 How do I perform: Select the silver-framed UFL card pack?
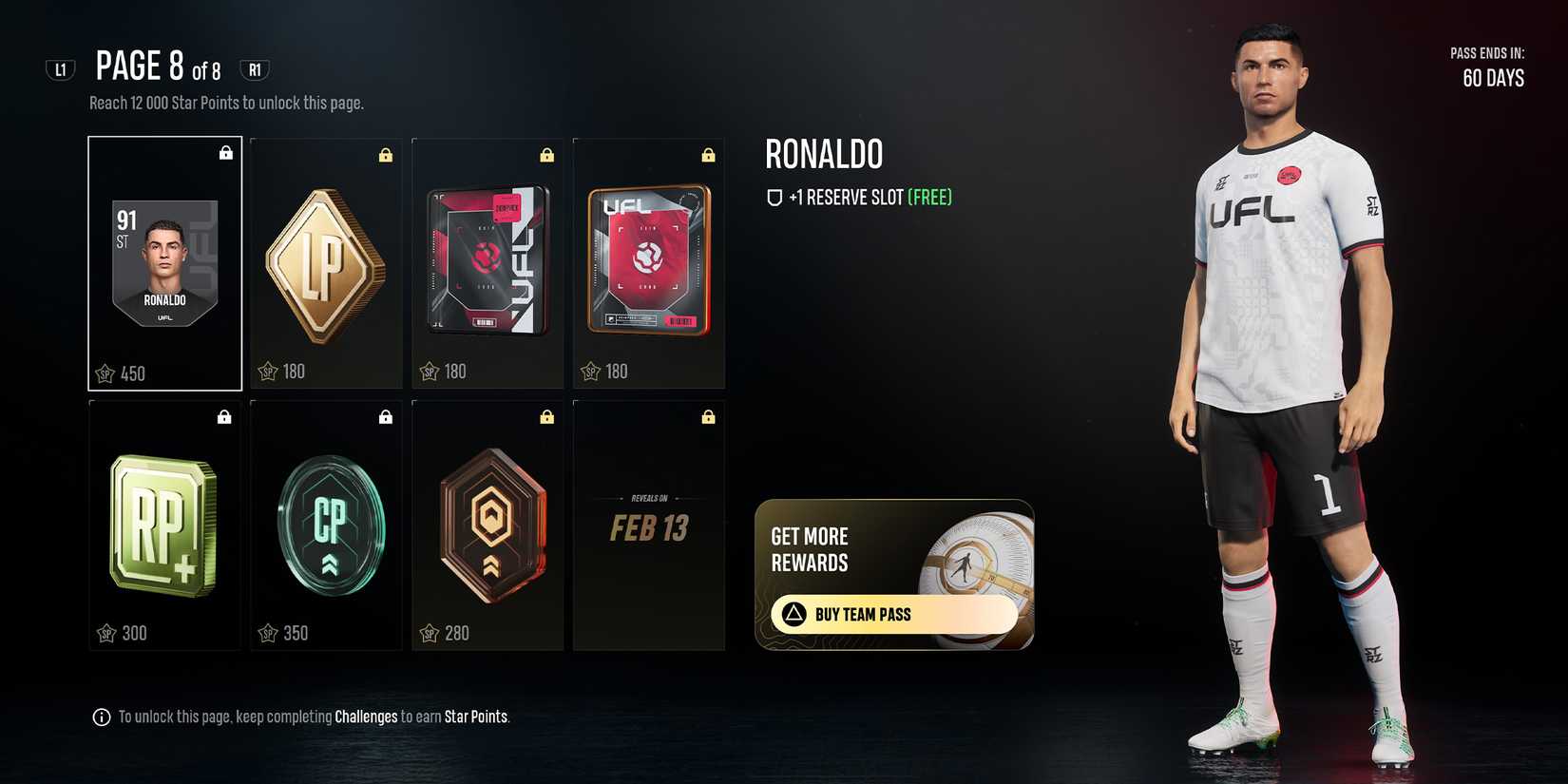(487, 263)
